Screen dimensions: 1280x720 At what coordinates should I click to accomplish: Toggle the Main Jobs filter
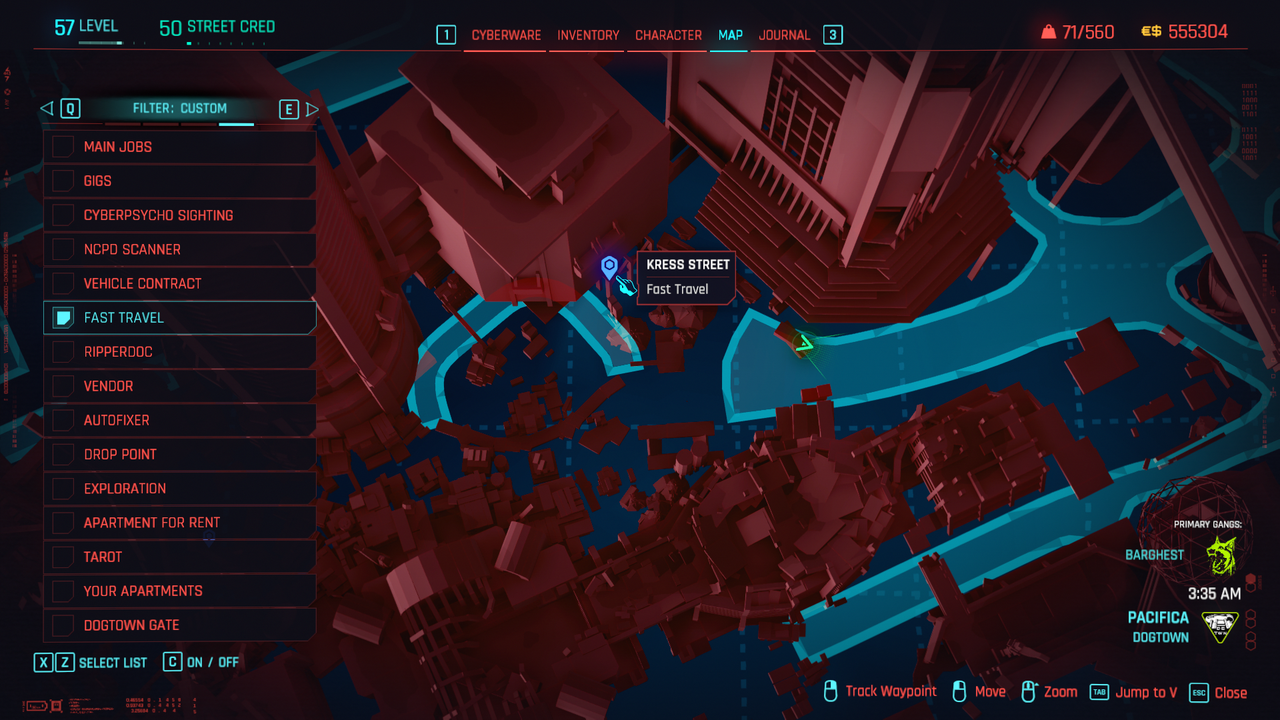point(63,147)
